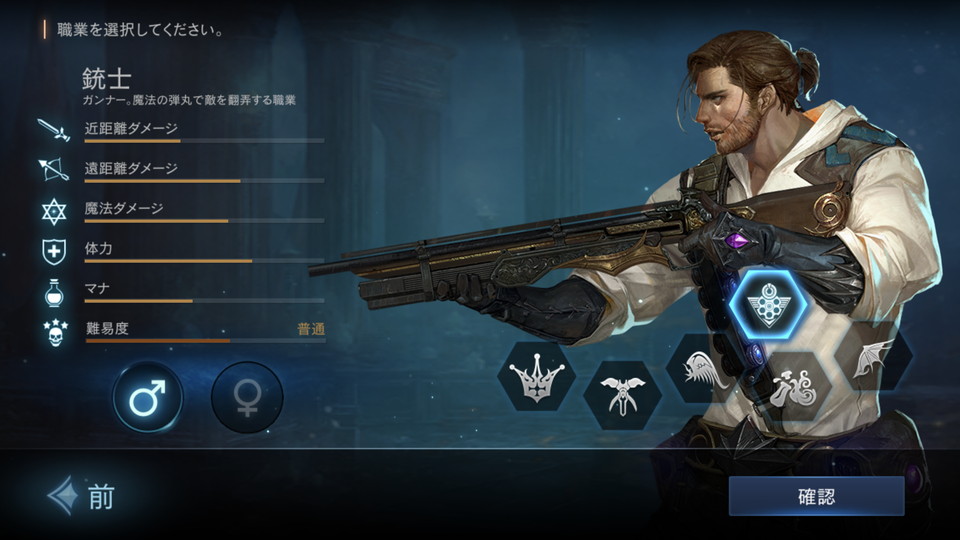The width and height of the screenshot is (960, 540).
Task: Choose the female gender symbol
Action: coord(247,397)
